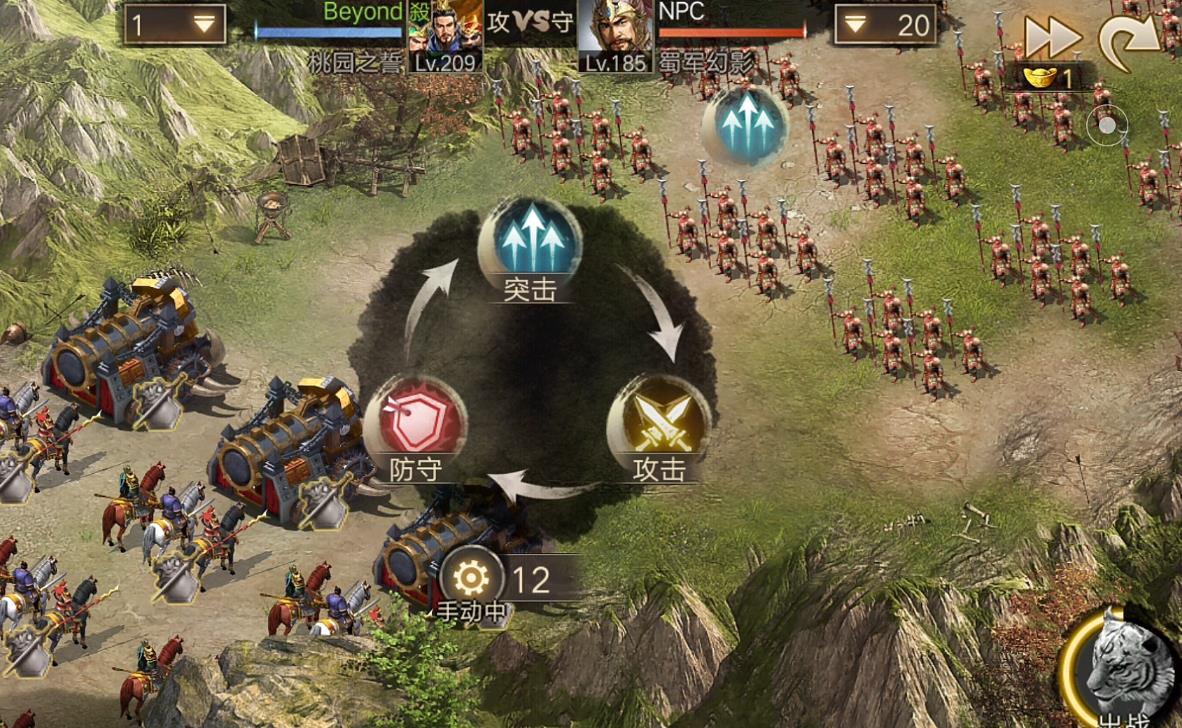Tap the white tiger 出战 button
The image size is (1182, 728).
point(1126,665)
